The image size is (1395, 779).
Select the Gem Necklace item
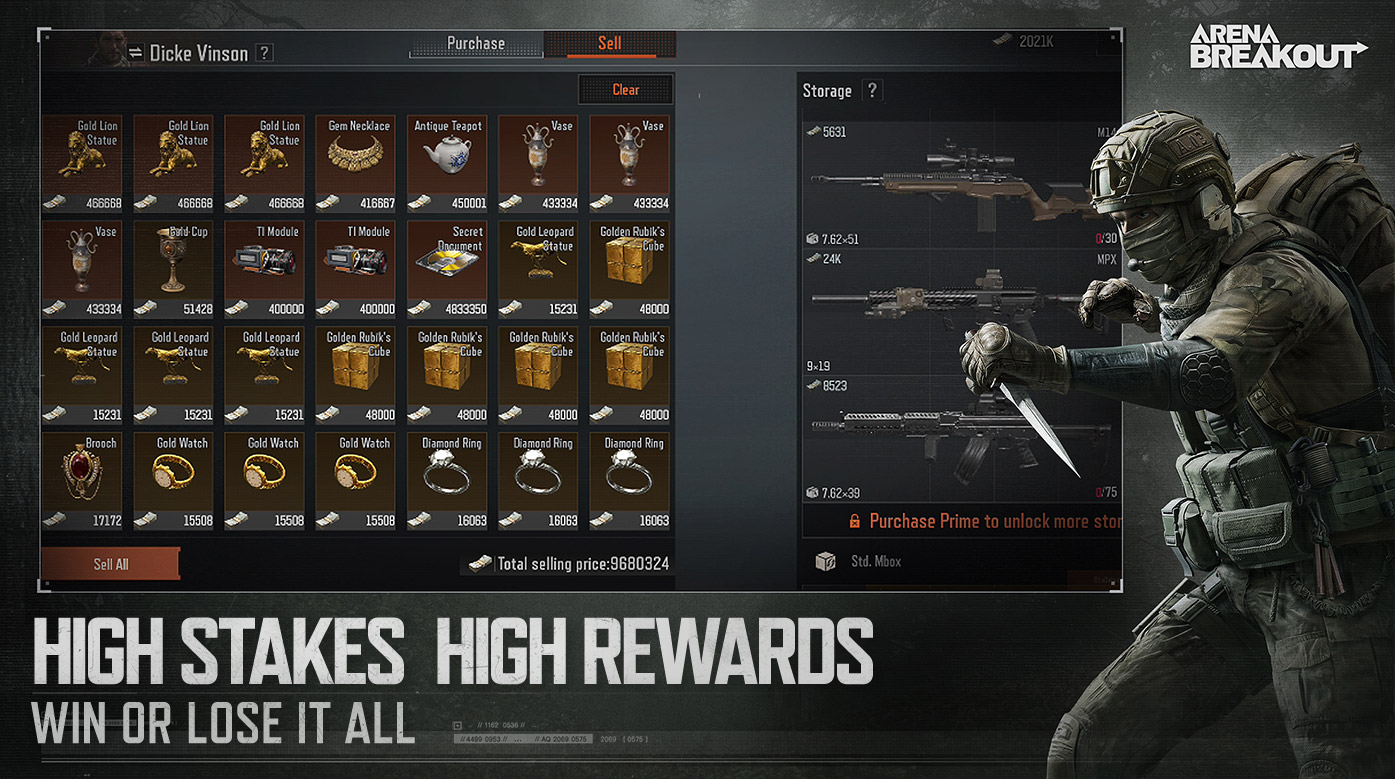tap(359, 165)
